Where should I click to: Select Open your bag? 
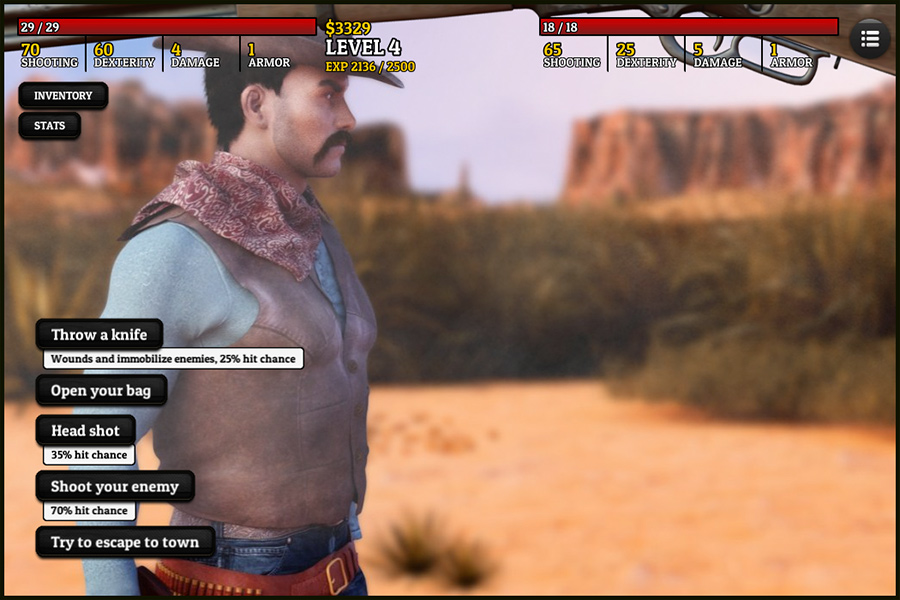click(x=101, y=391)
